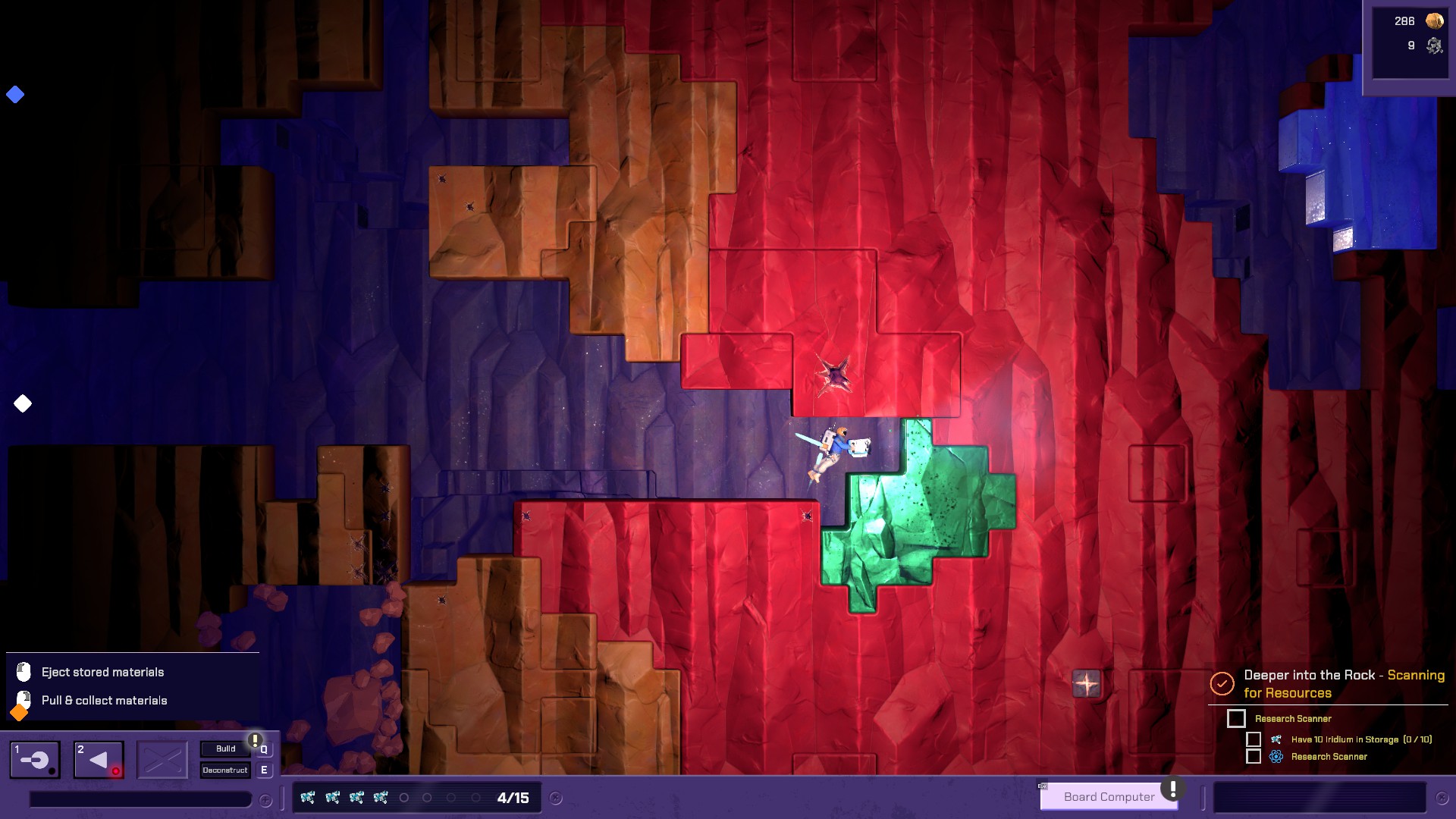Select tool slot 1 mining drill
Image resolution: width=1456 pixels, height=819 pixels.
(x=35, y=759)
